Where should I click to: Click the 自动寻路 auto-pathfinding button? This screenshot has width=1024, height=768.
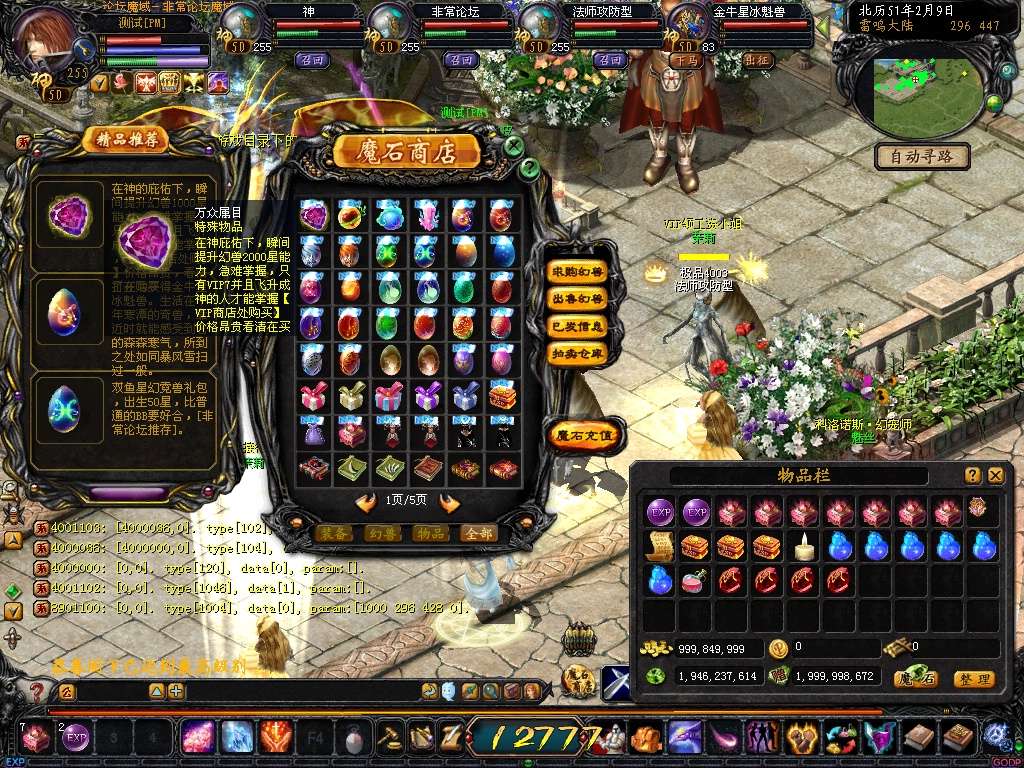point(922,156)
